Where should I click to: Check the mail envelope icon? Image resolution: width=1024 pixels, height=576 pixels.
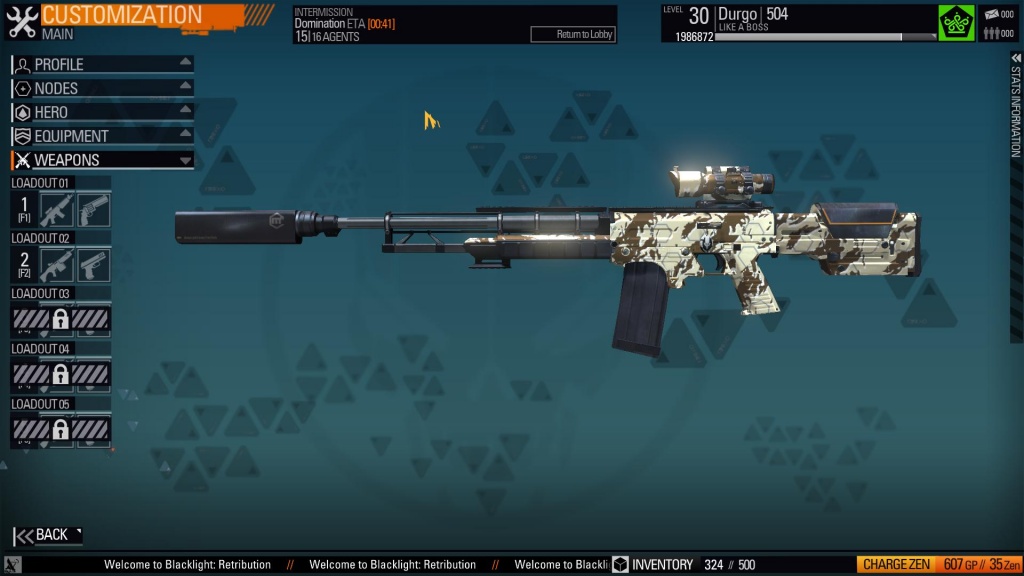pos(999,14)
